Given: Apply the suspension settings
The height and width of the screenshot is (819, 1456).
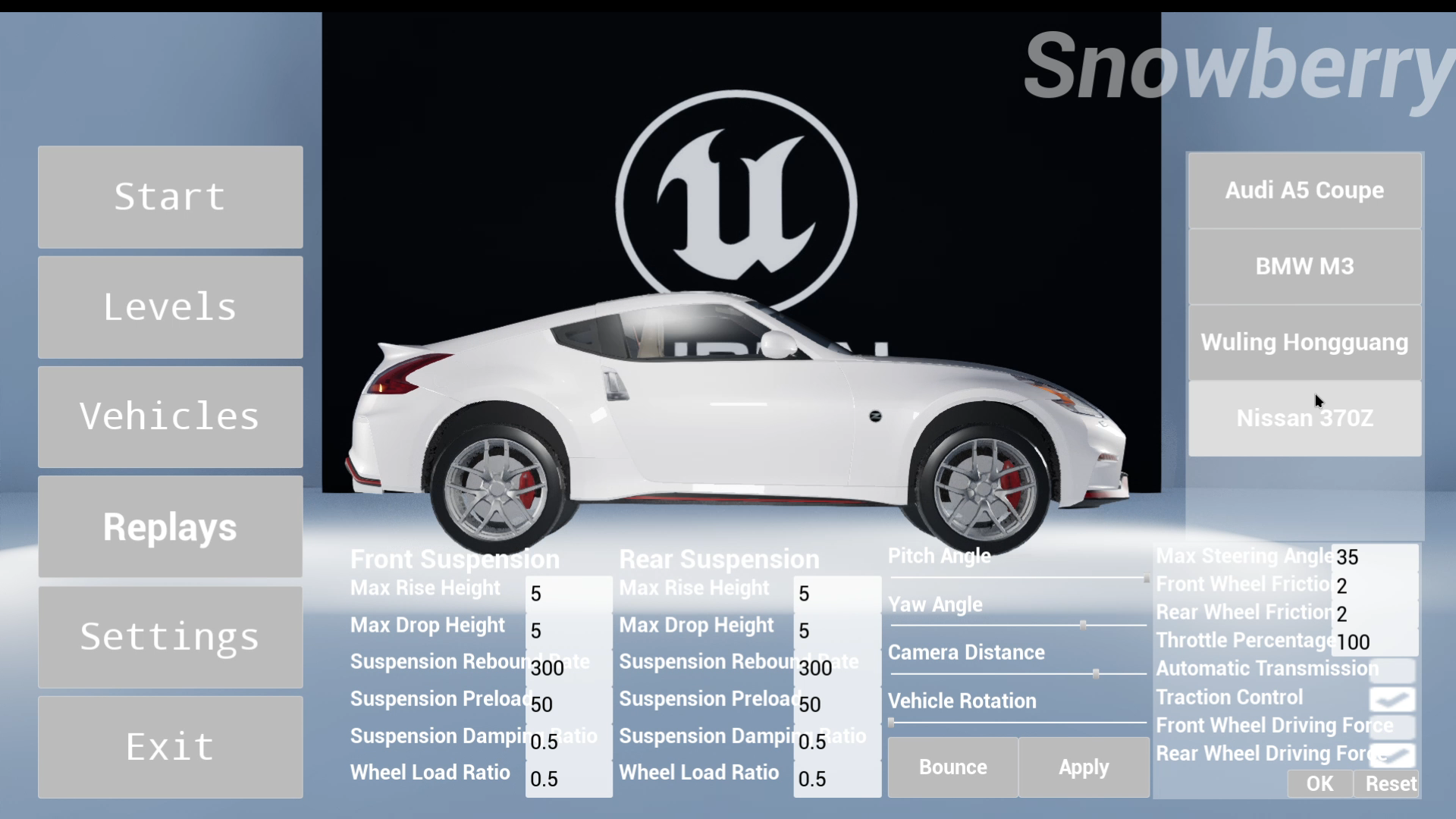Looking at the screenshot, I should point(1083,767).
